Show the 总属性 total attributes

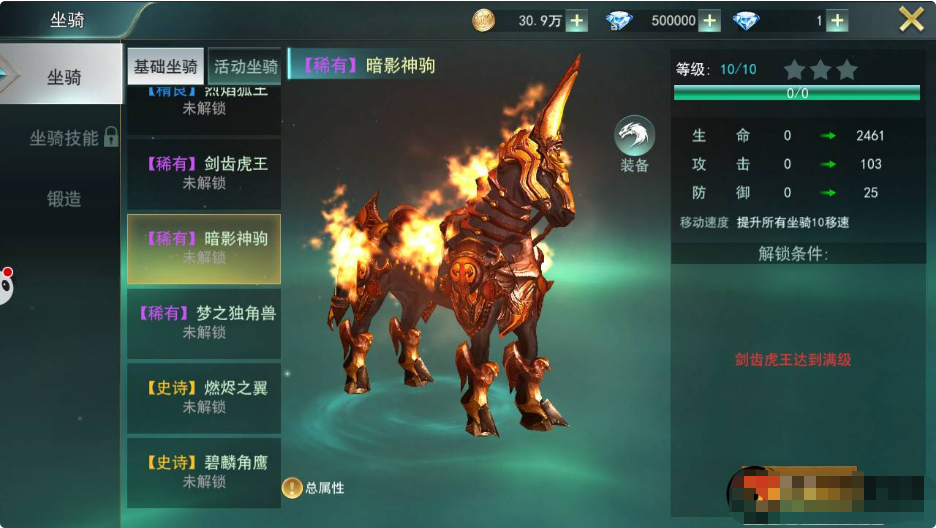point(313,488)
